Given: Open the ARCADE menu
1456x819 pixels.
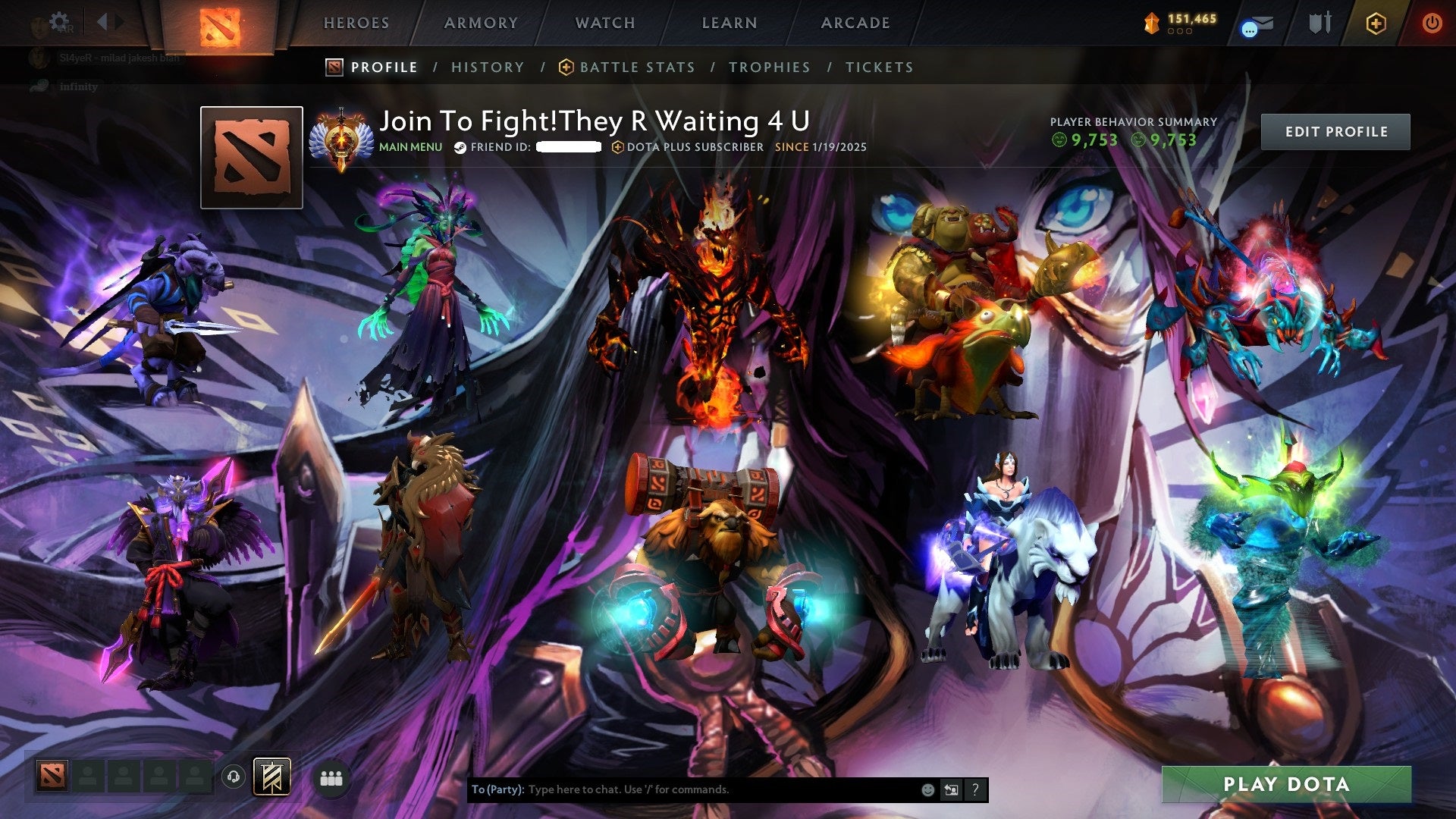Looking at the screenshot, I should [x=855, y=23].
